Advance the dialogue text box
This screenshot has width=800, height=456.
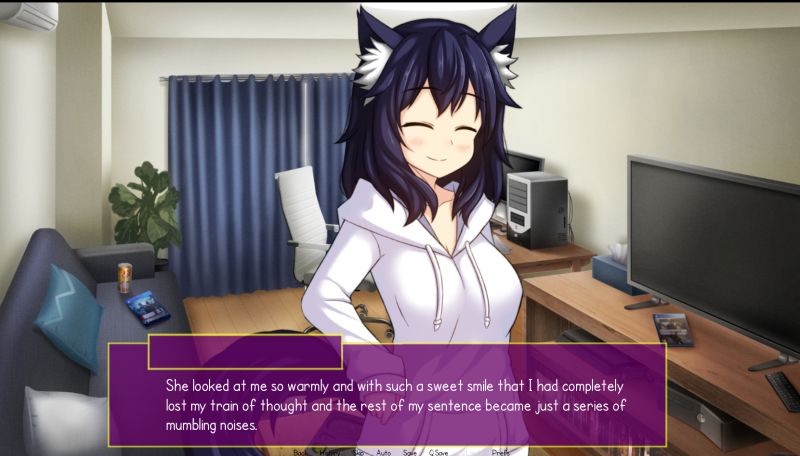coord(400,400)
